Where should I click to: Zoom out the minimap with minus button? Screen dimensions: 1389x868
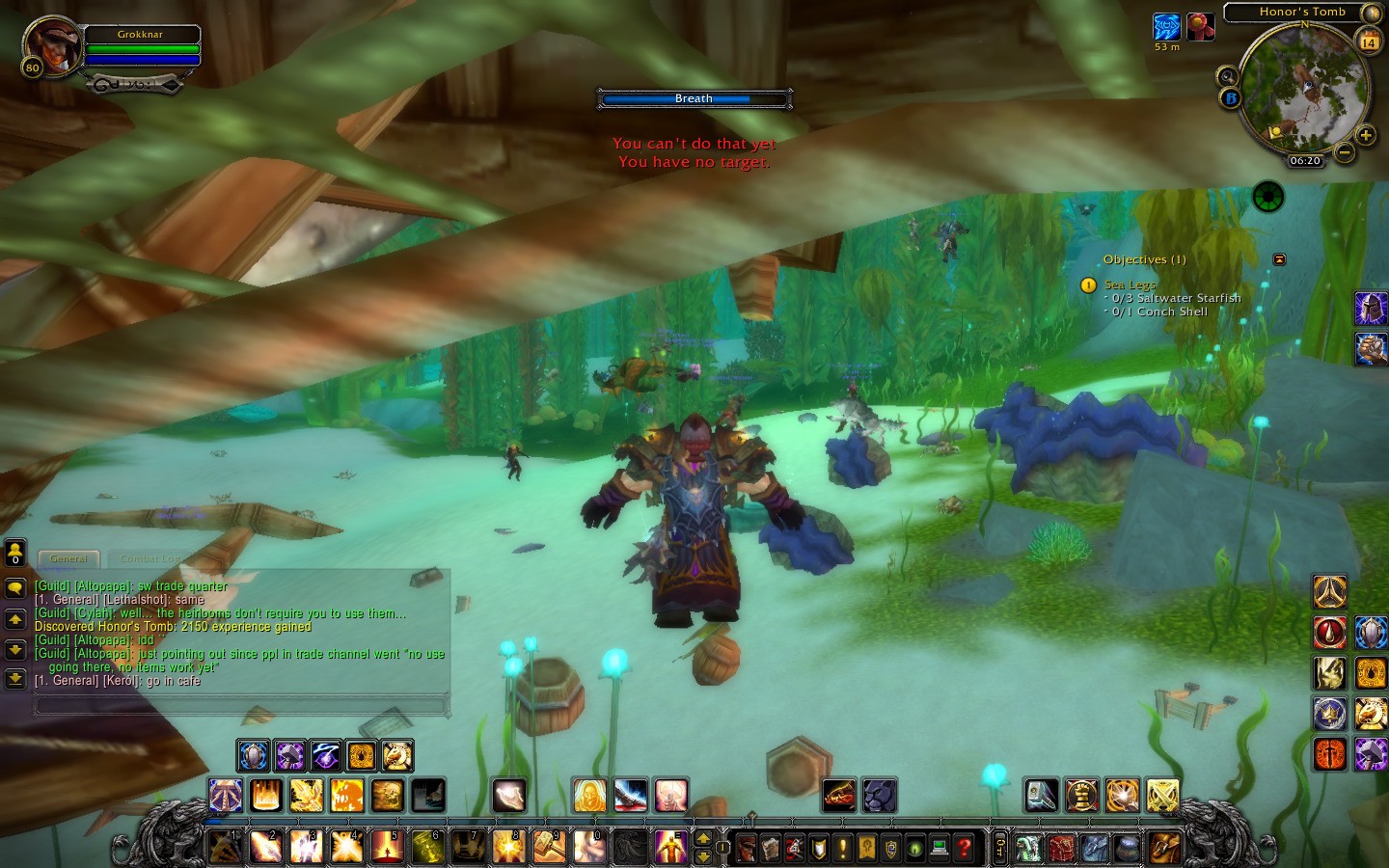click(1344, 152)
